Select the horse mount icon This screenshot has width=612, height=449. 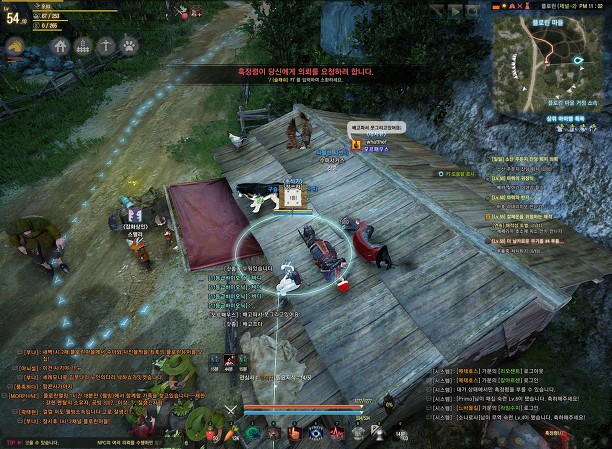coord(16,46)
